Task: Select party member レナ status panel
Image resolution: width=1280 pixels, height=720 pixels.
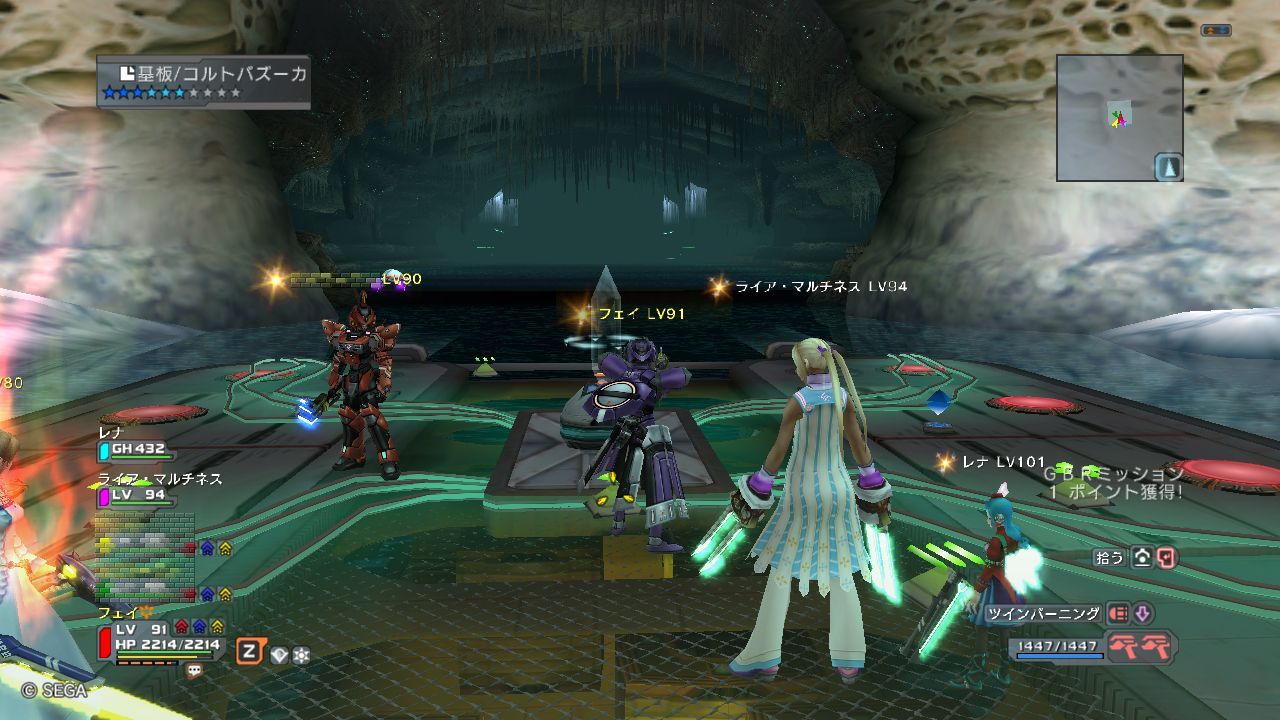Action: (x=134, y=443)
